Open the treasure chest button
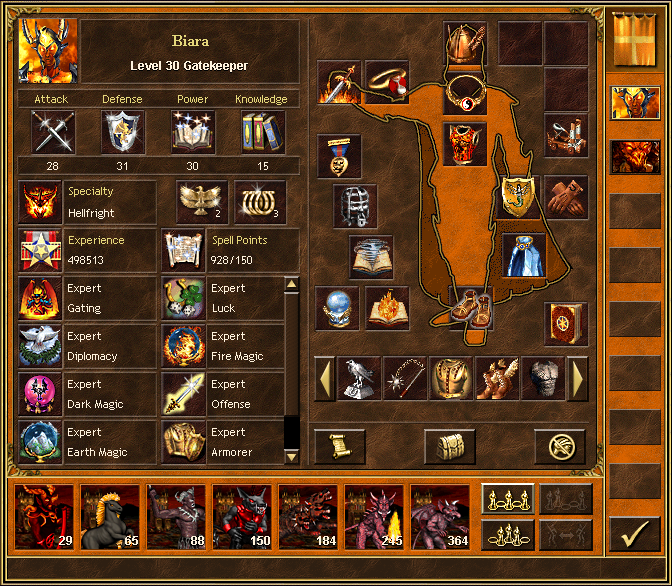Viewport: 672px width, 586px height. [x=450, y=446]
